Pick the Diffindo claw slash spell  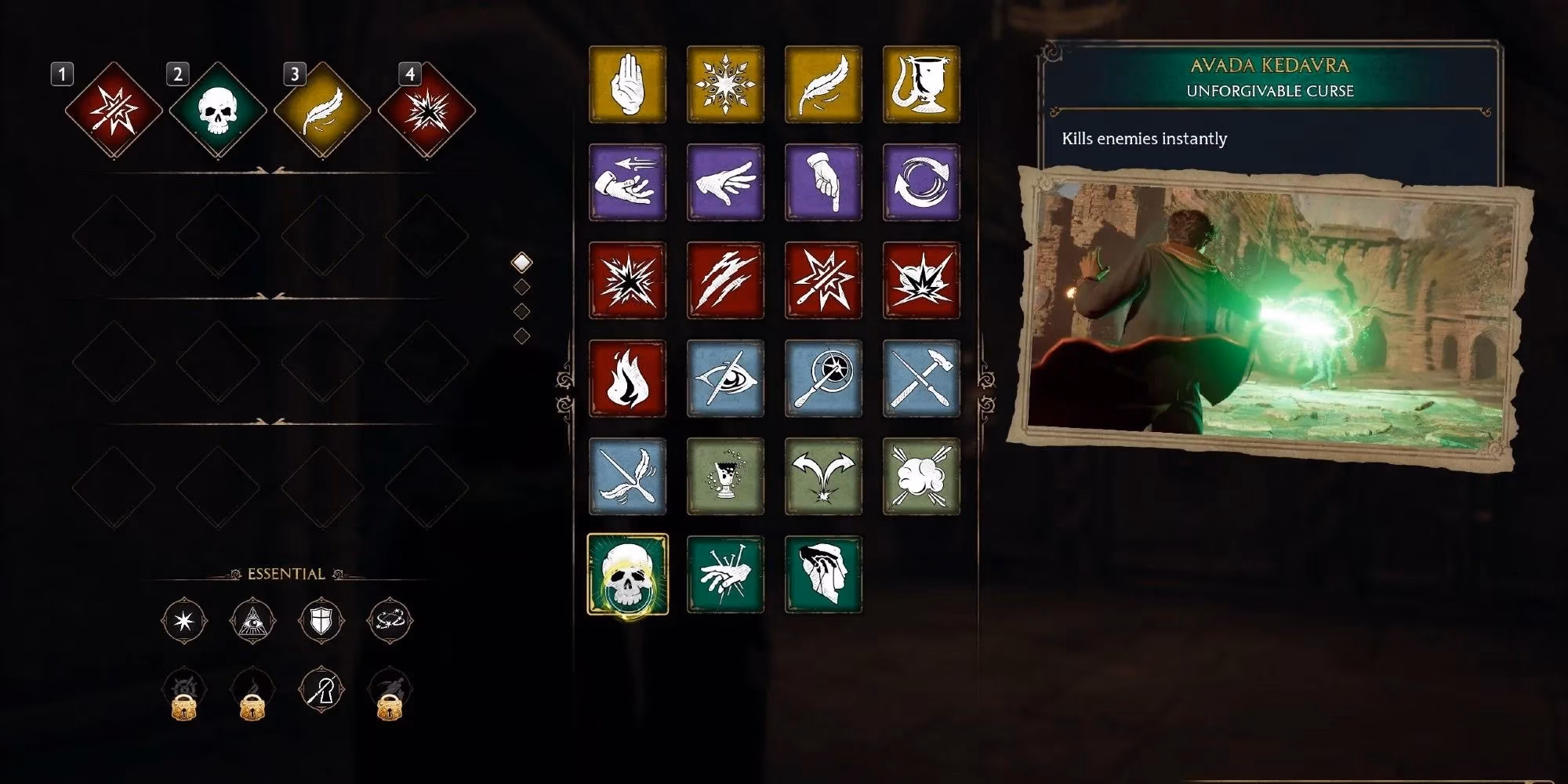[x=725, y=281]
